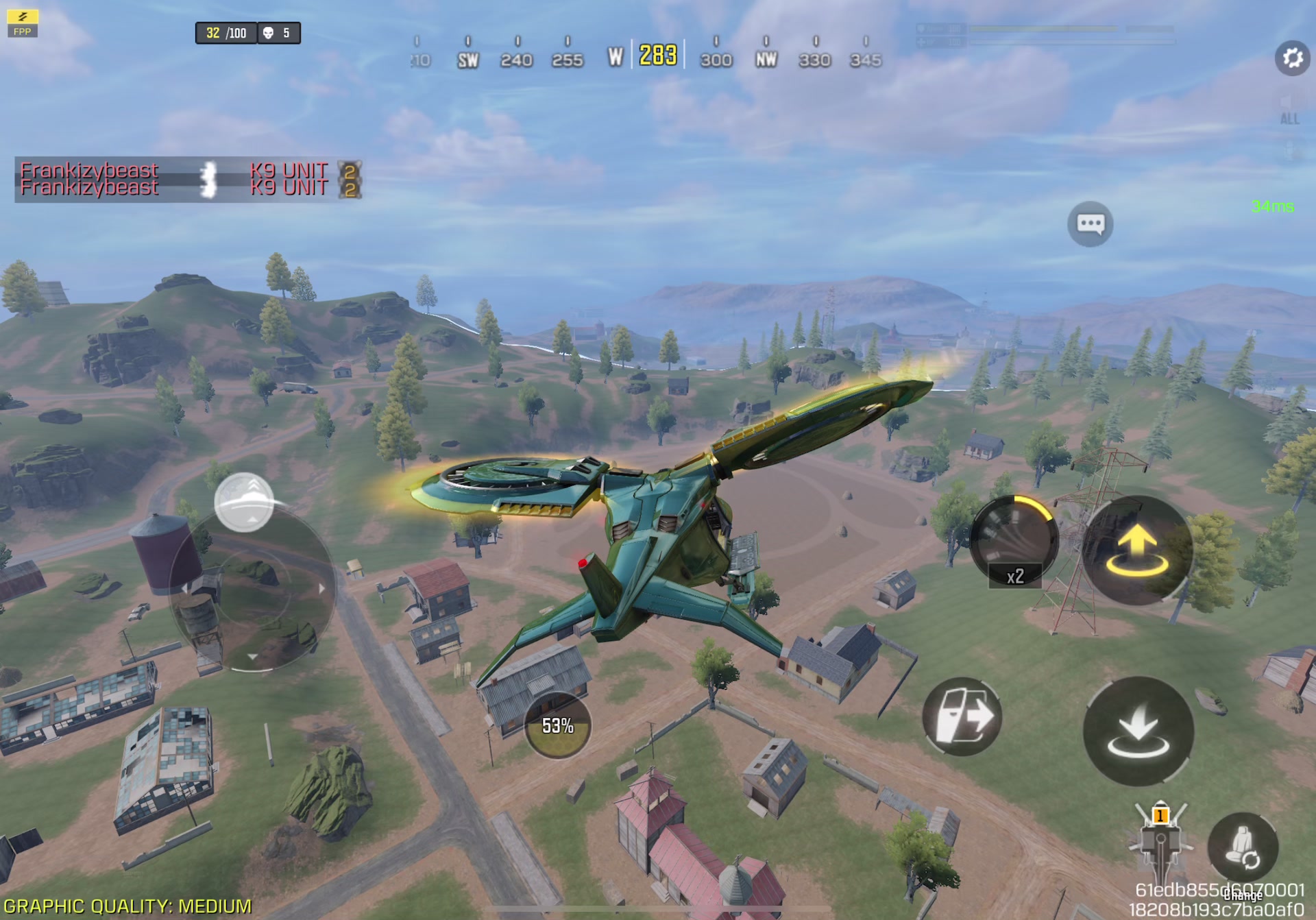
Task: Toggle the FPP camera perspective
Action: tap(22, 23)
